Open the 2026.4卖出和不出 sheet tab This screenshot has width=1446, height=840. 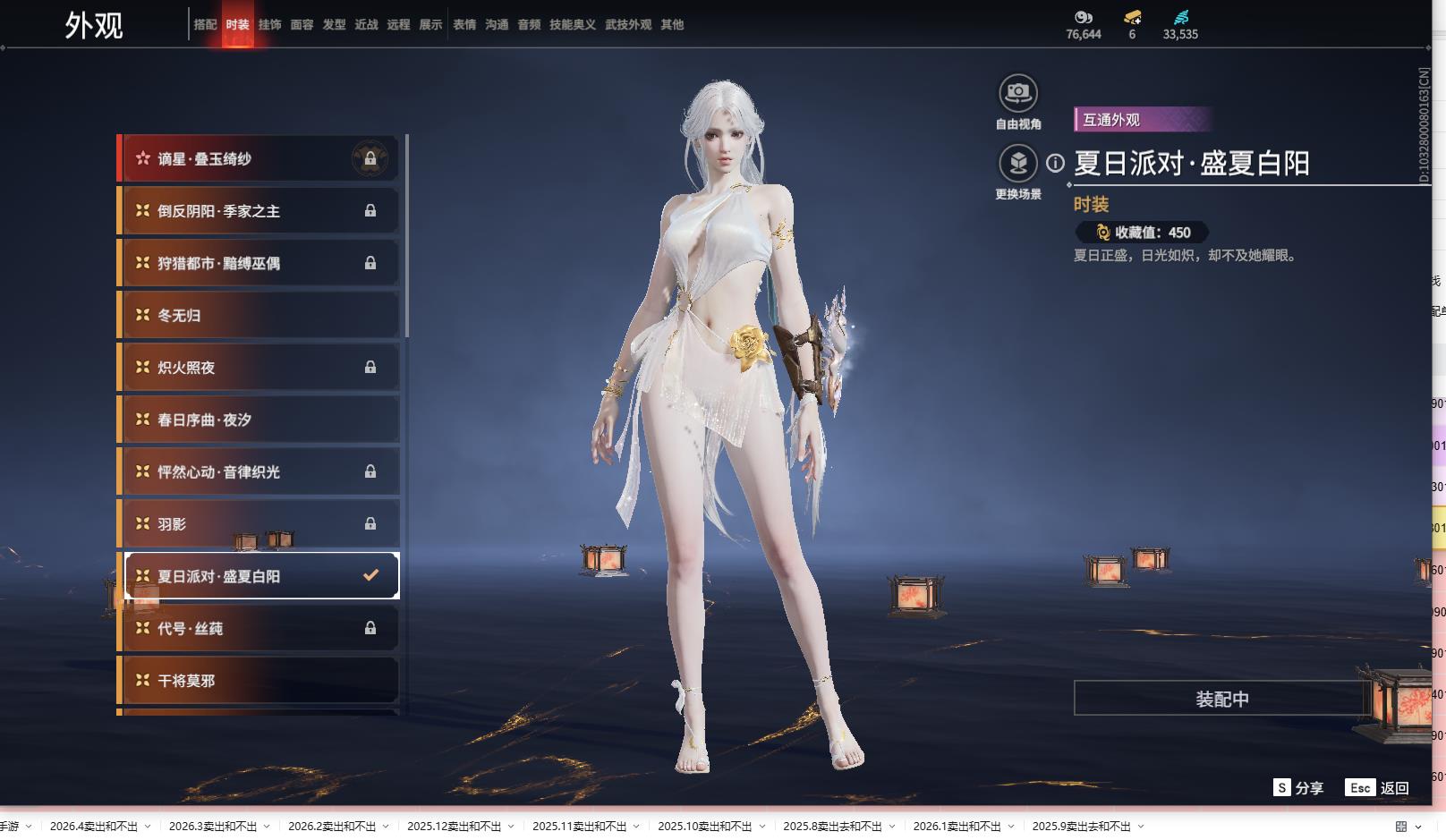(94, 827)
